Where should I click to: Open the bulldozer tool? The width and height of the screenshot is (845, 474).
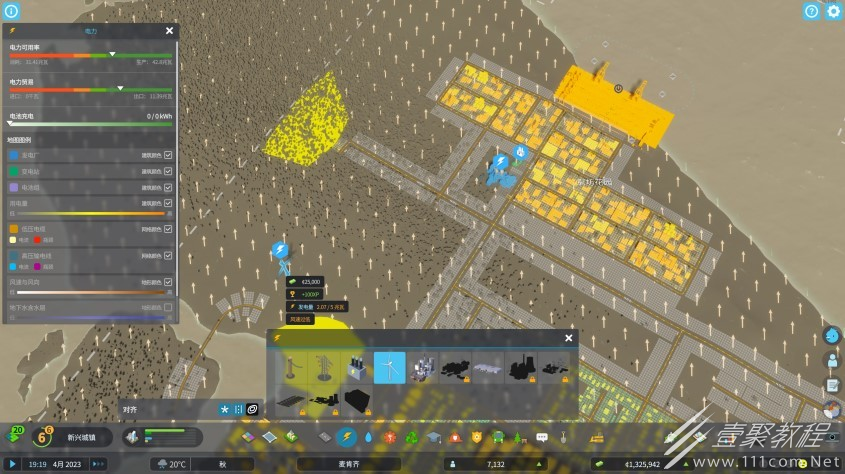[597, 437]
